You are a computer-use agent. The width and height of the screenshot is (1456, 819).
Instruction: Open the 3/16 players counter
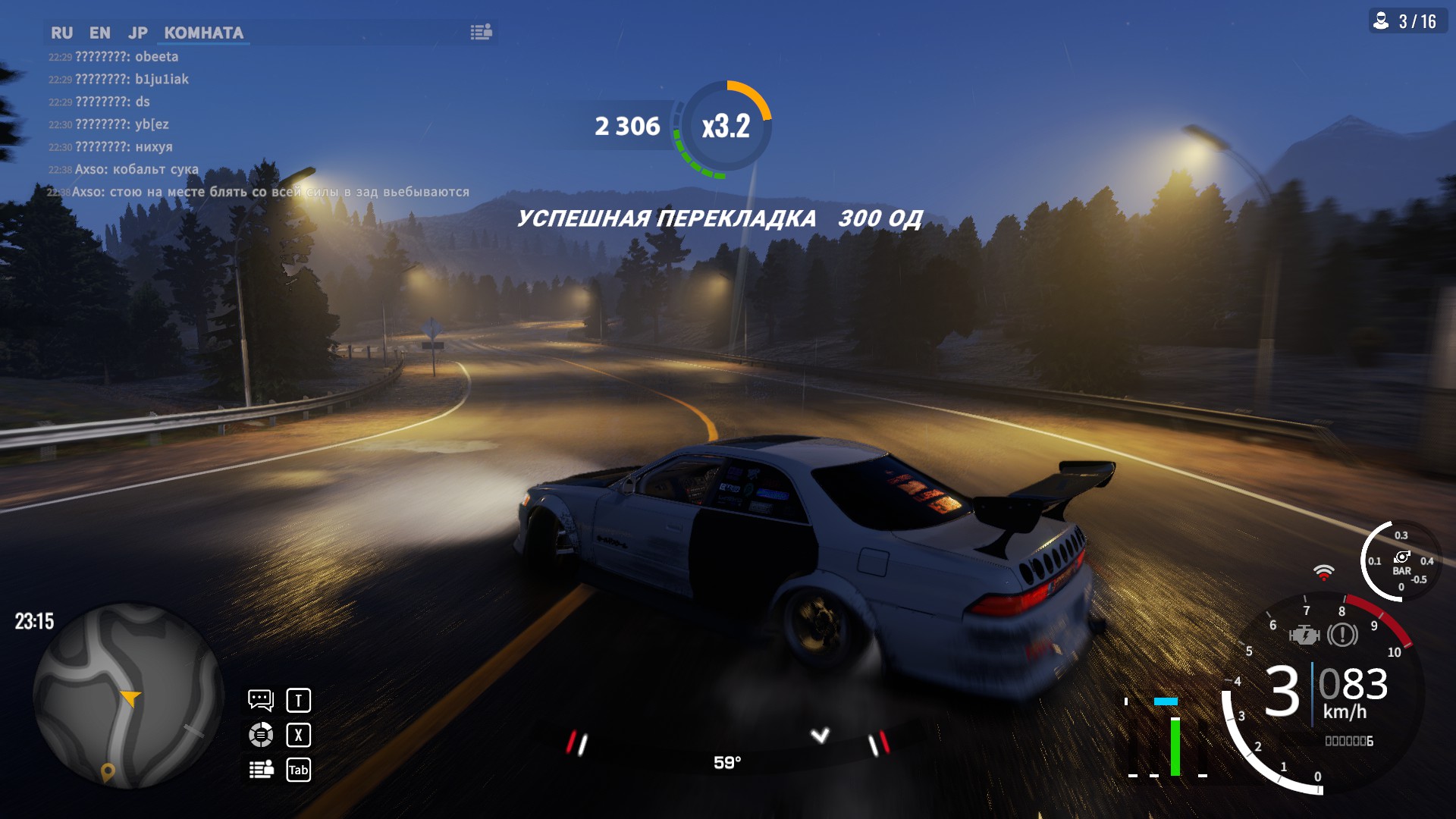[1407, 21]
